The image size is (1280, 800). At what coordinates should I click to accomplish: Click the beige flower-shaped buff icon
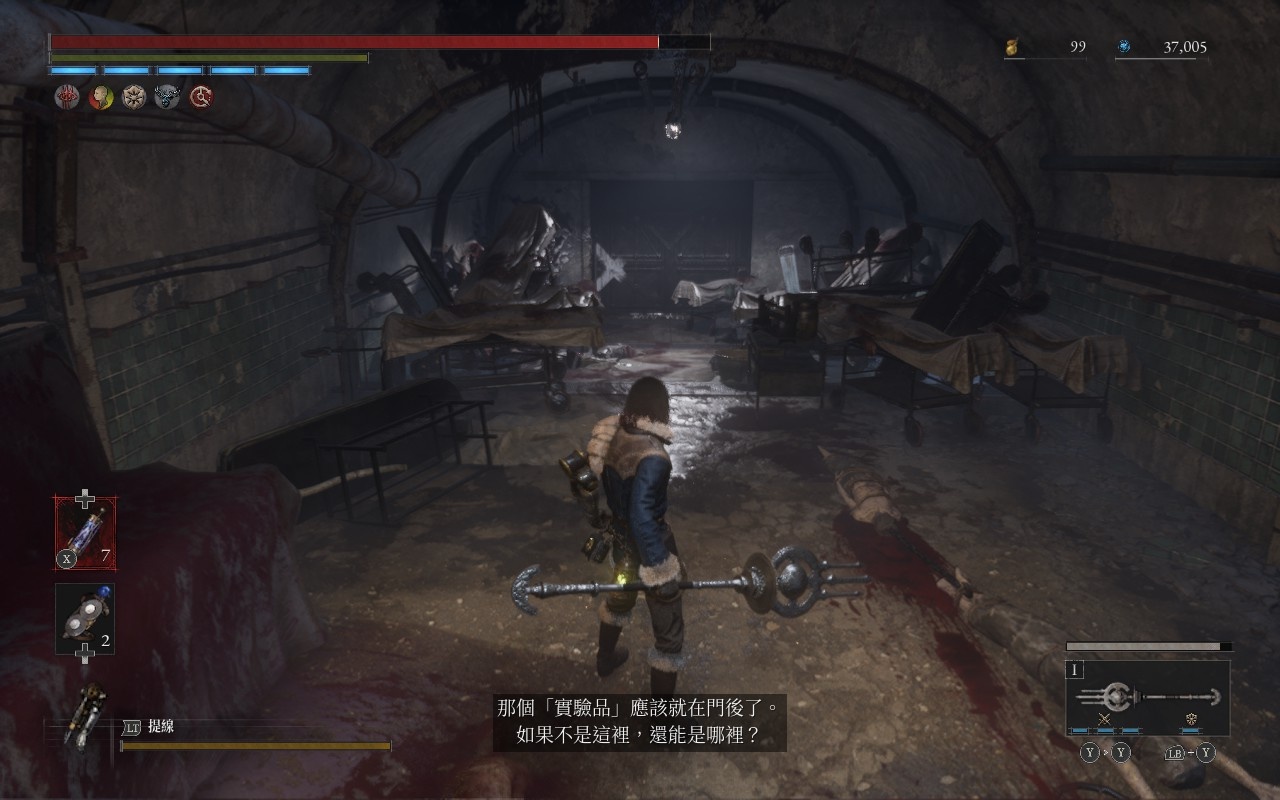click(134, 97)
